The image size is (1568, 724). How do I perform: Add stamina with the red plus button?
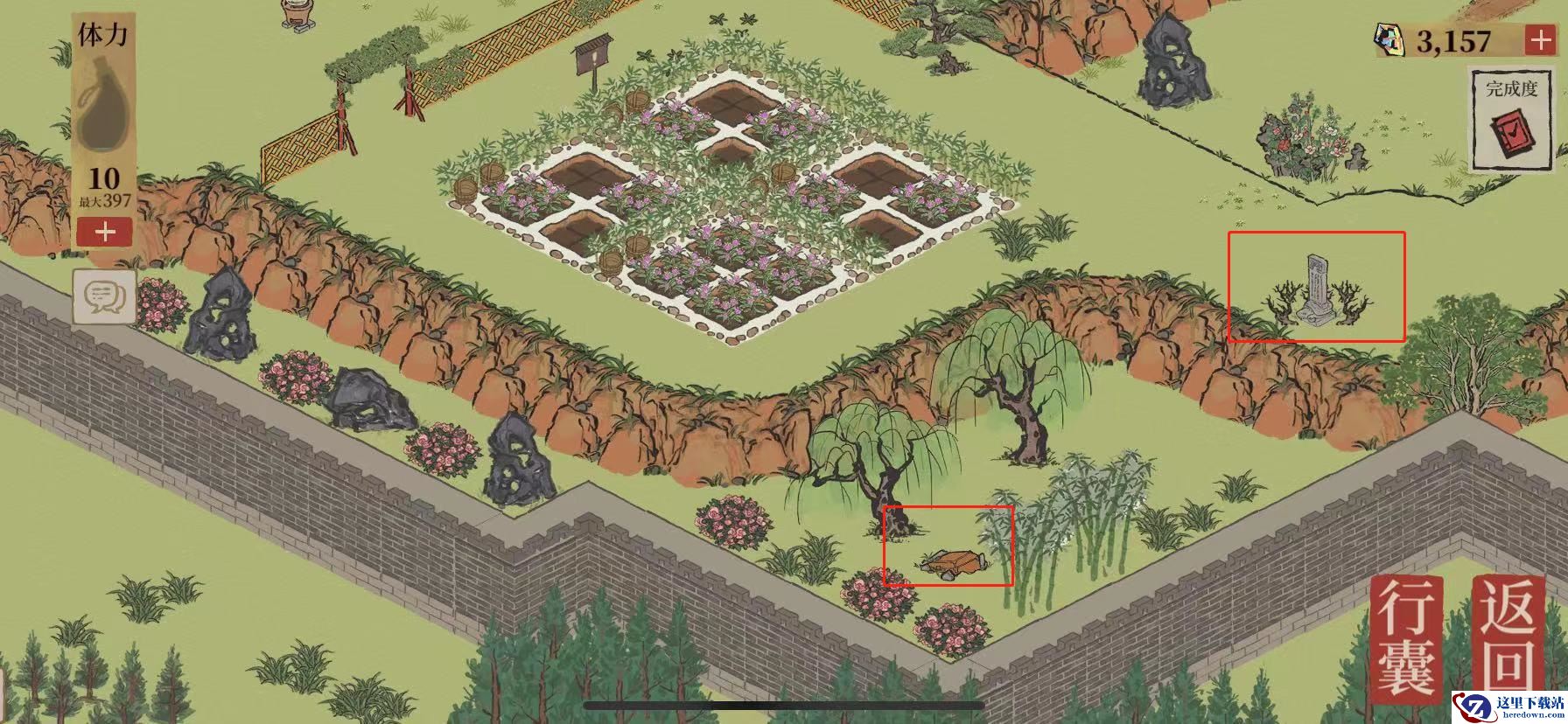tap(104, 233)
